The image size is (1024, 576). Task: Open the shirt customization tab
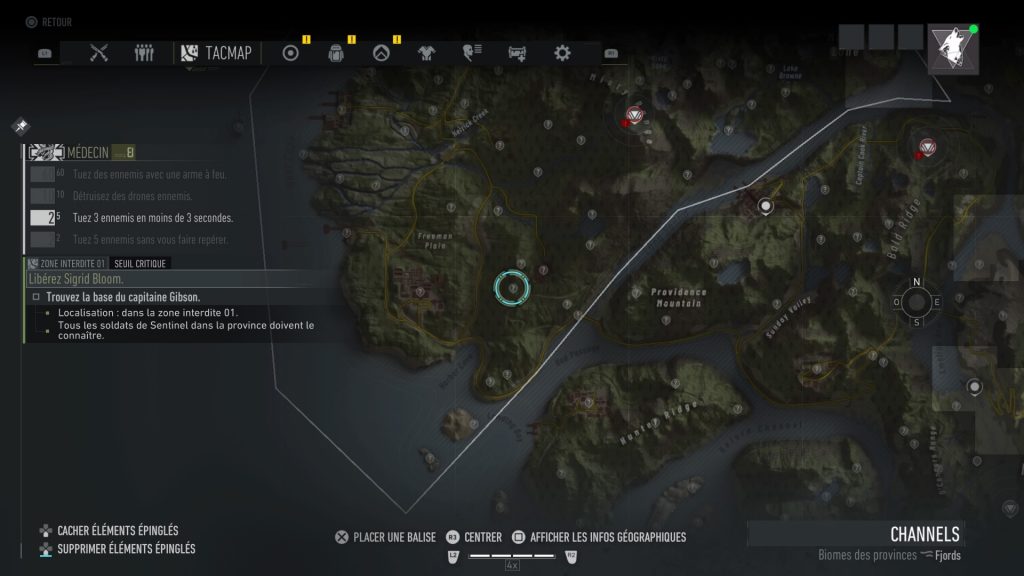(x=426, y=53)
